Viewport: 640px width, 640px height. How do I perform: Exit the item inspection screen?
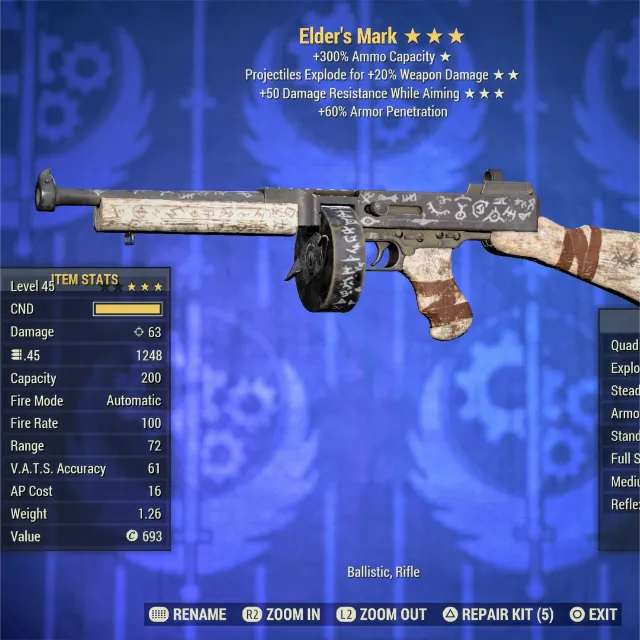[x=593, y=614]
